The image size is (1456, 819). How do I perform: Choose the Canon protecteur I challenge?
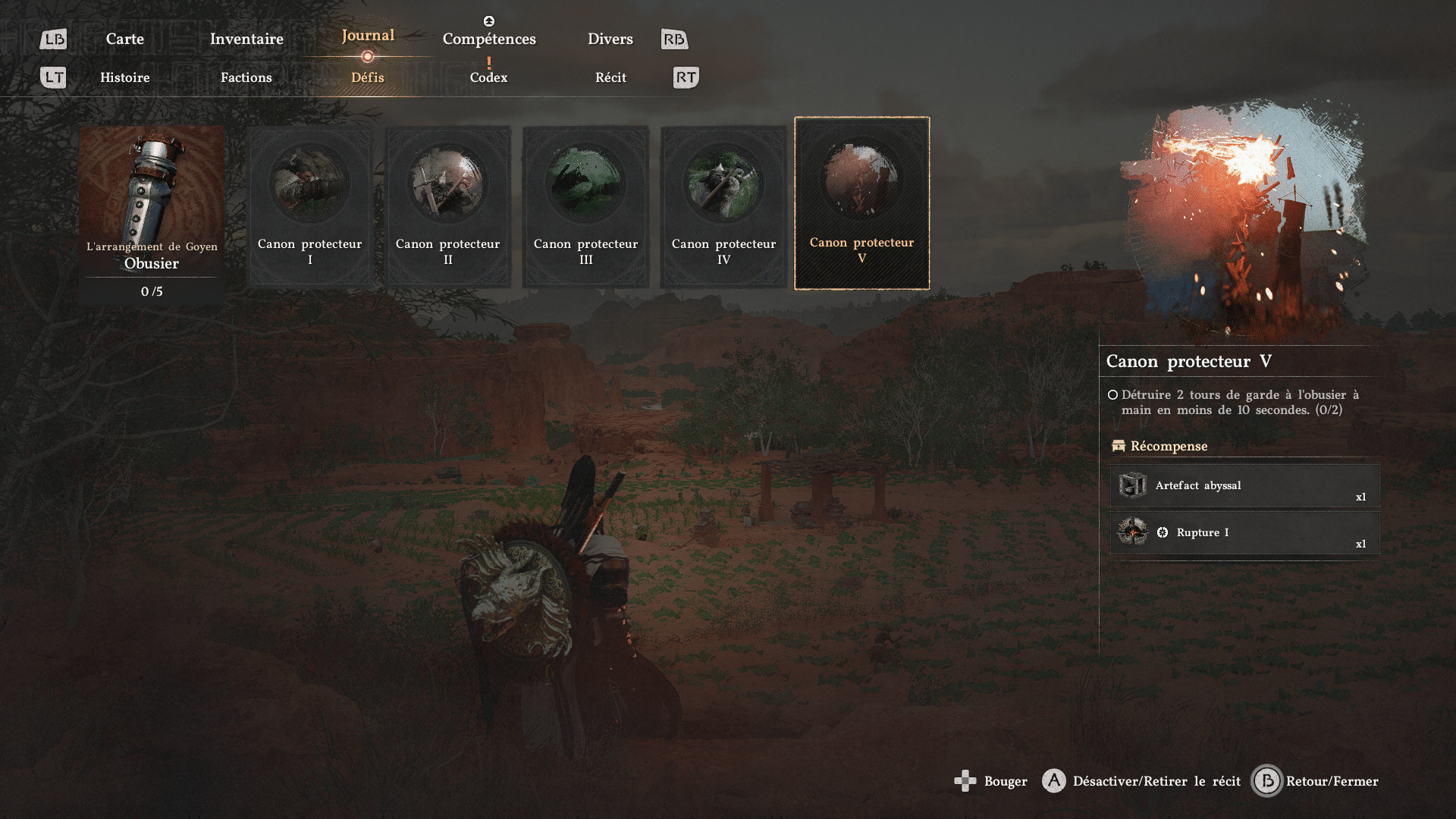(x=309, y=206)
